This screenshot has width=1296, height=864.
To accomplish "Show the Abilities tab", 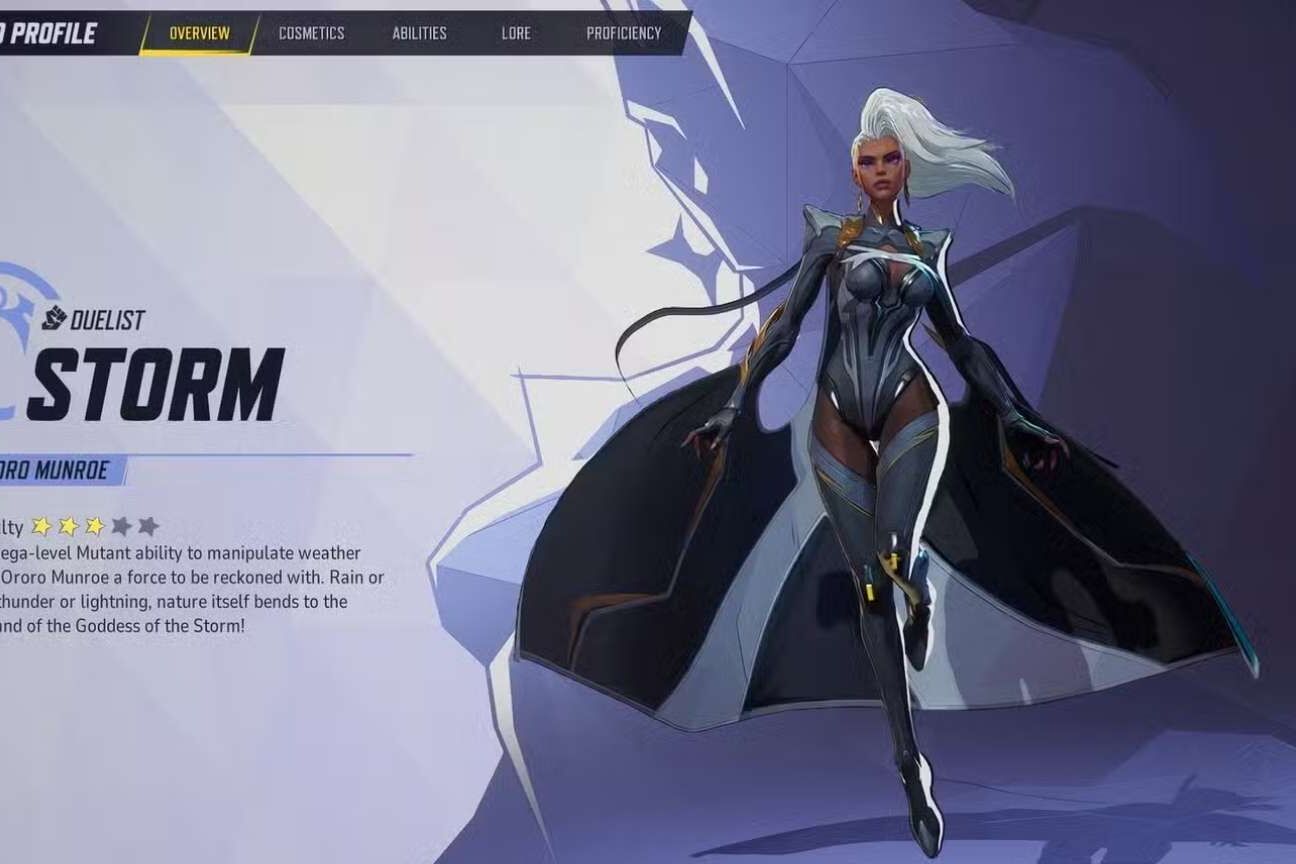I will tap(419, 33).
